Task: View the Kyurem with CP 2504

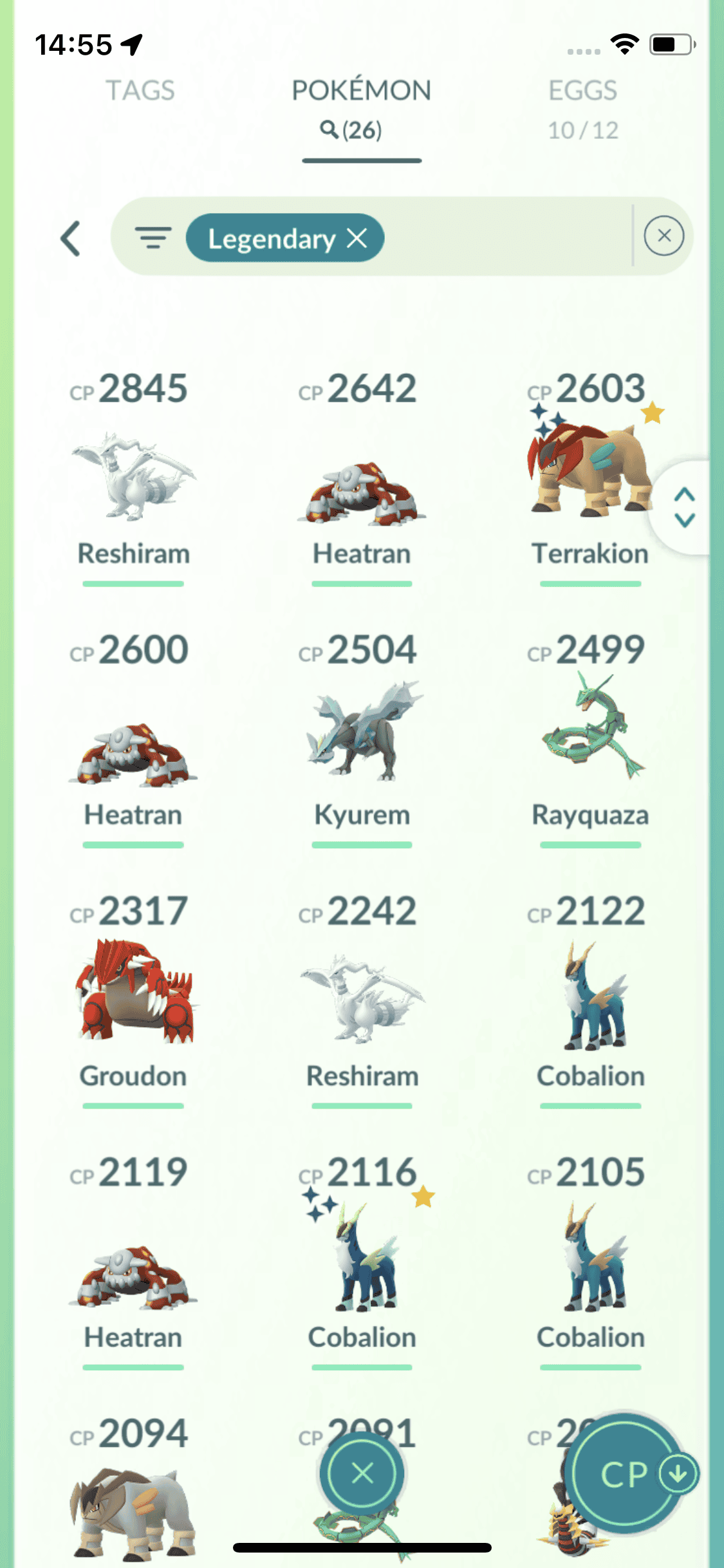Action: tap(362, 734)
